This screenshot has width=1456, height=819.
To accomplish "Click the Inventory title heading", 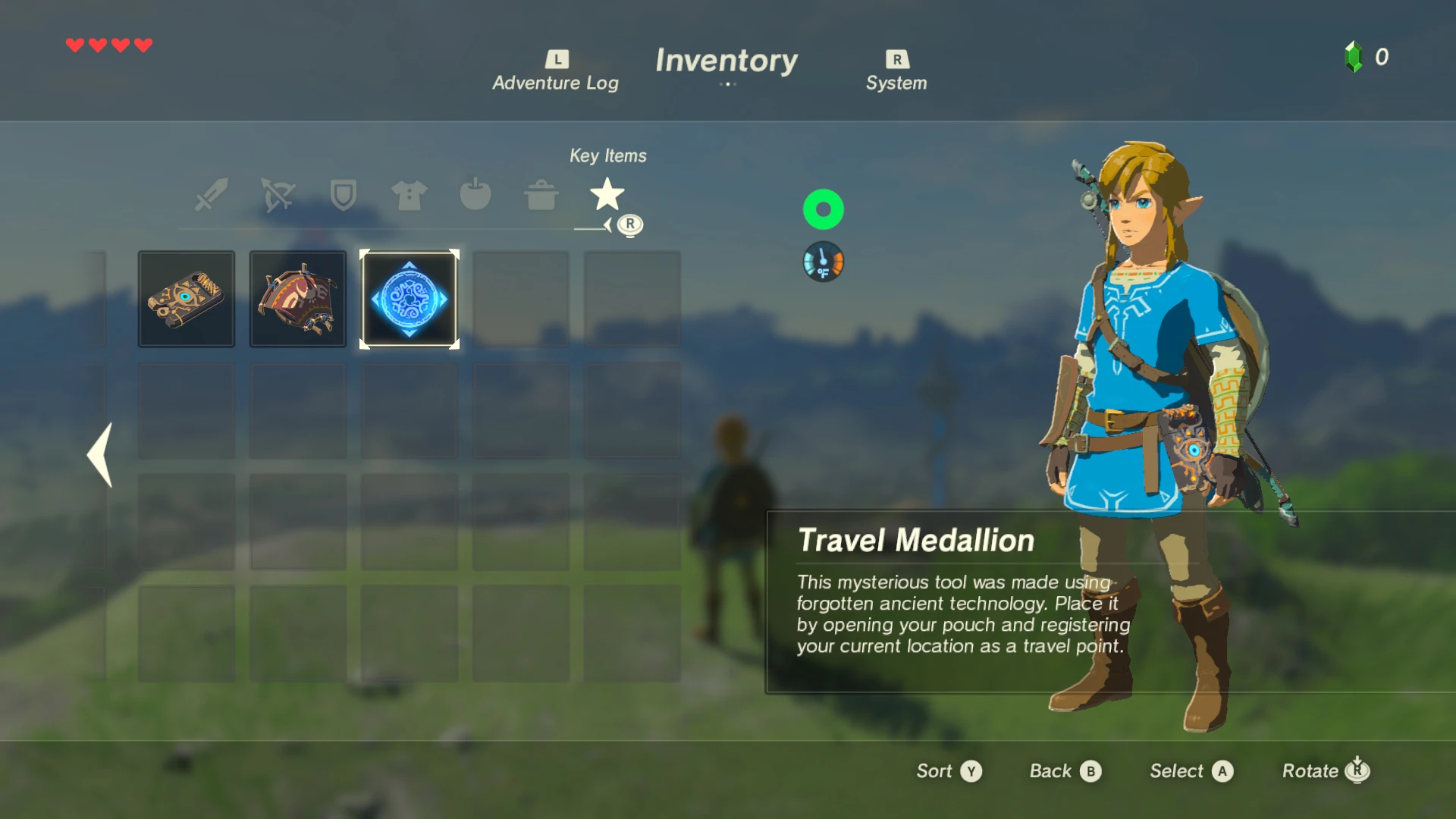I will pyautogui.click(x=727, y=61).
